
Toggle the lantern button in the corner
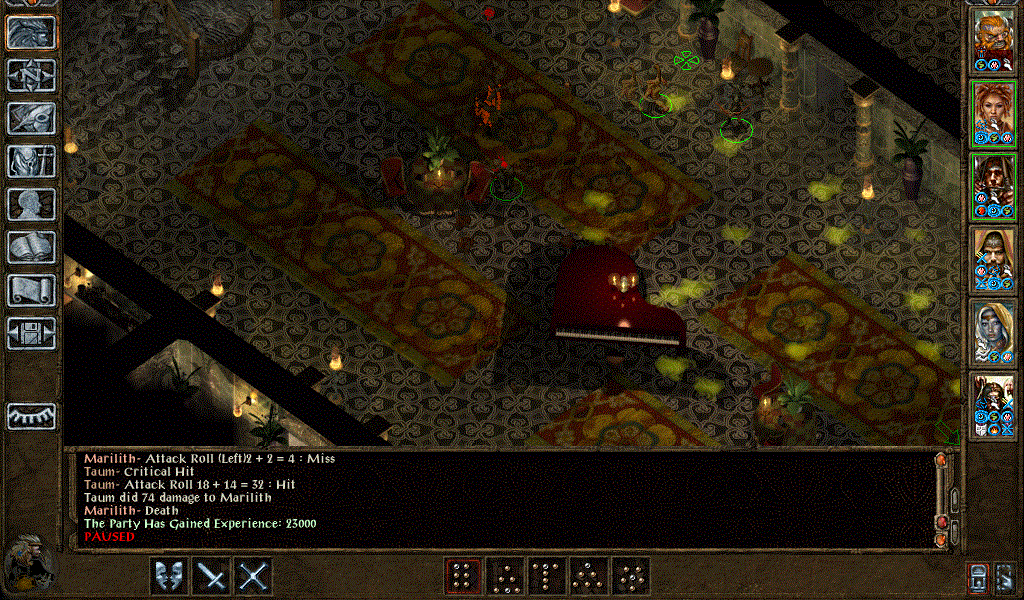pos(978,577)
